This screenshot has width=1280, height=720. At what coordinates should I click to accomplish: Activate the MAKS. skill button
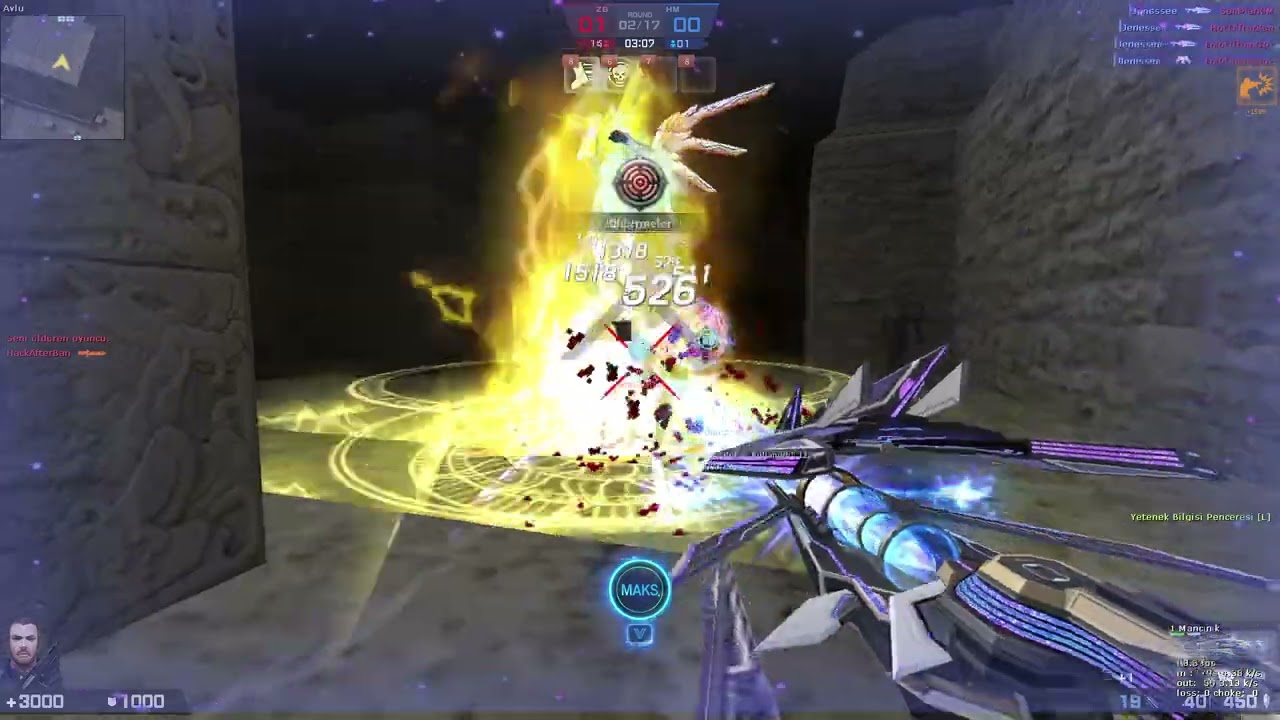point(640,589)
